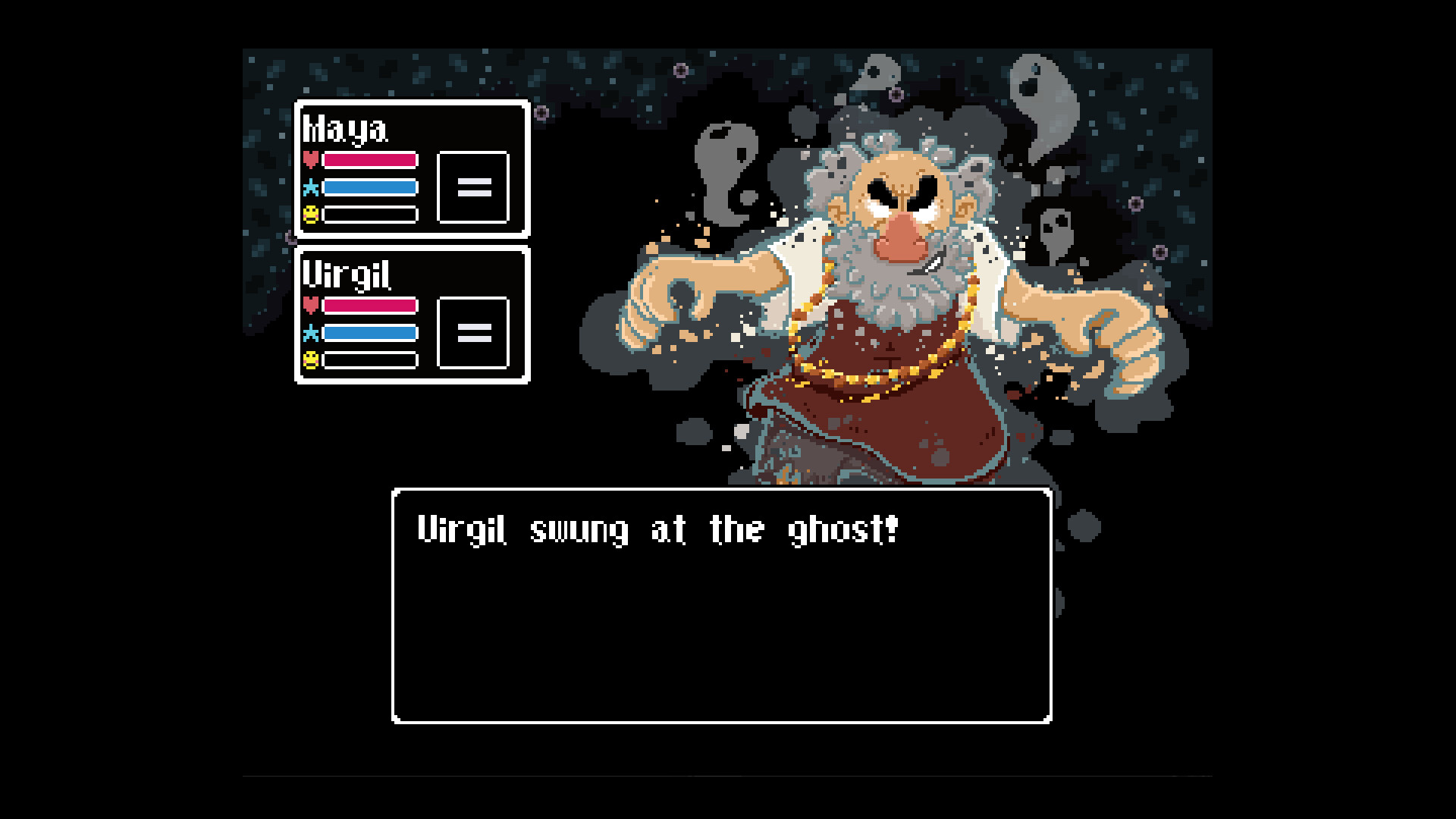
Task: Advance the 'Virgil swung at the ghost!' message
Action: pyautogui.click(x=658, y=531)
